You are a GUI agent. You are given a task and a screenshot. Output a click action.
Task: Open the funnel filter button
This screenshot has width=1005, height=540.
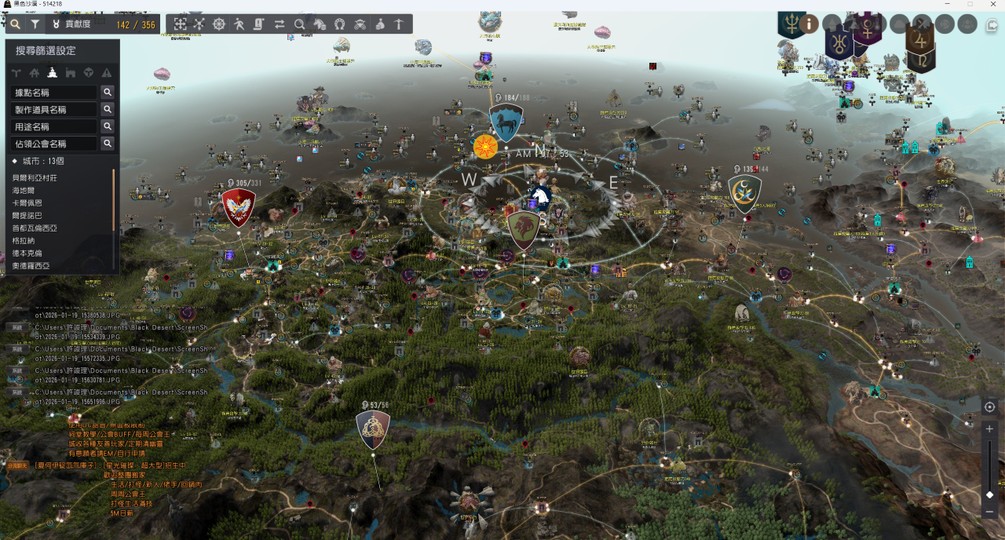tap(35, 24)
